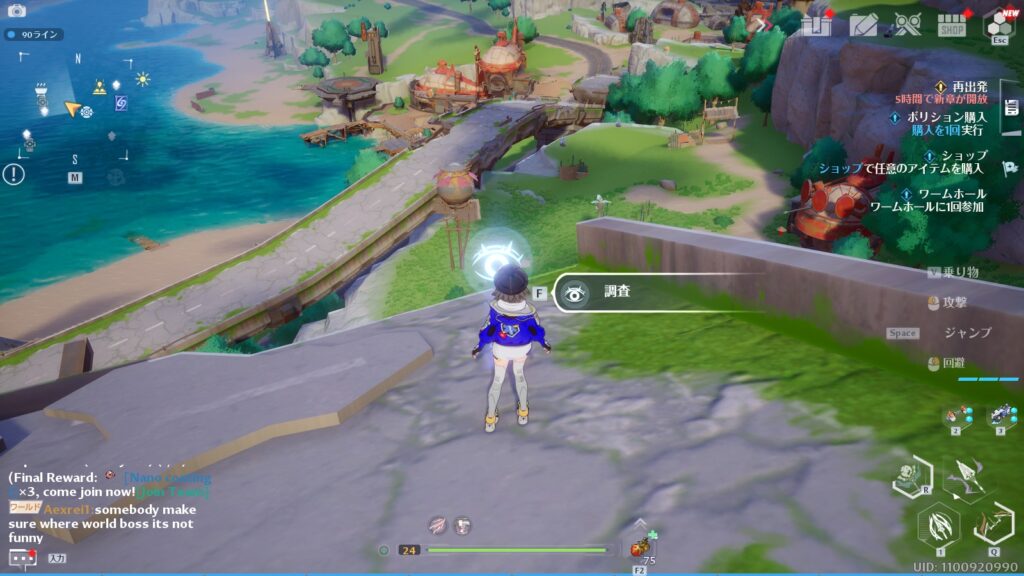Click the 調査 investigate prompt
Image resolution: width=1024 pixels, height=576 pixels.
pyautogui.click(x=616, y=293)
